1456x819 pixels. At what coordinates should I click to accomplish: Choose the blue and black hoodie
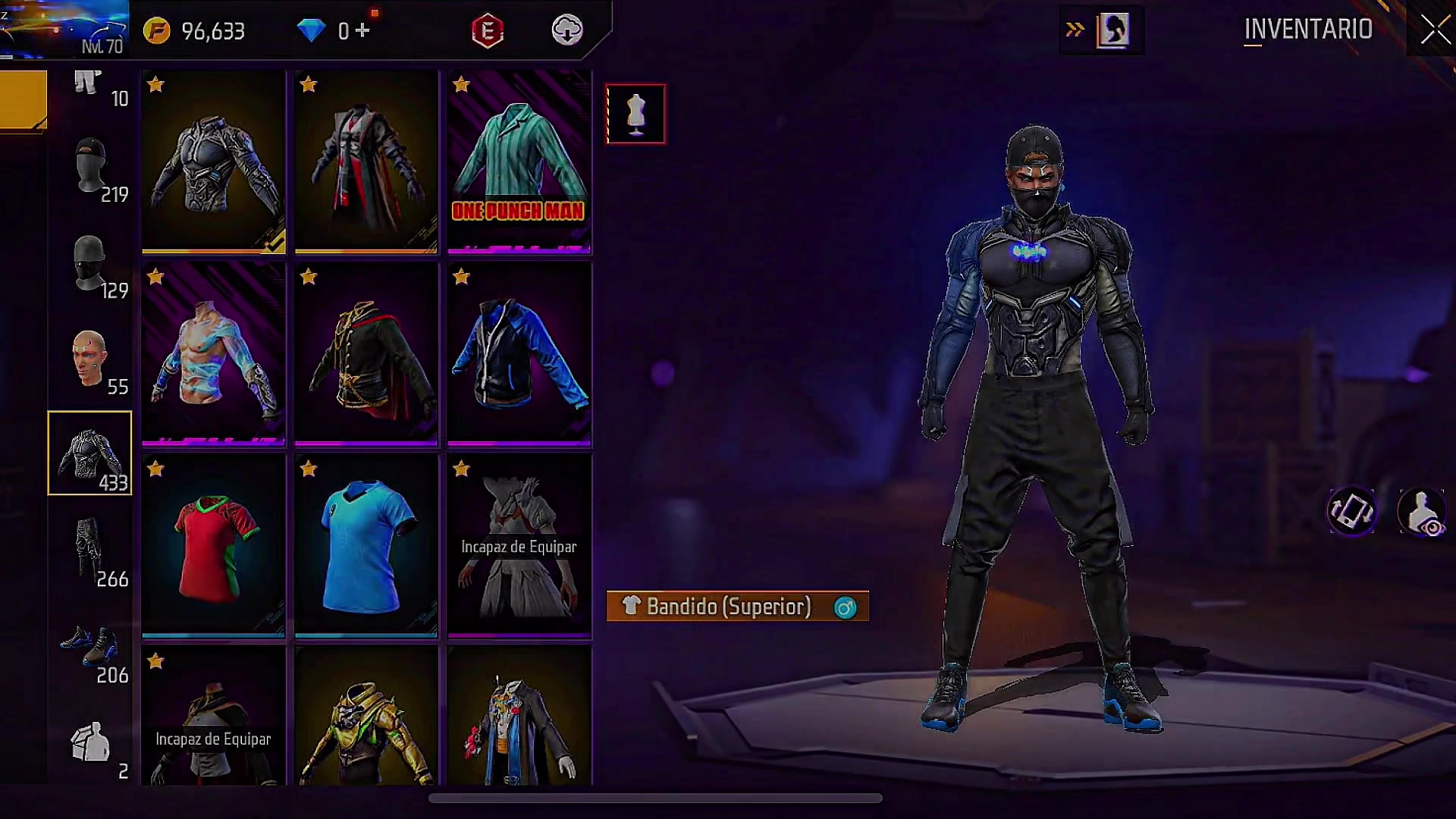[519, 353]
